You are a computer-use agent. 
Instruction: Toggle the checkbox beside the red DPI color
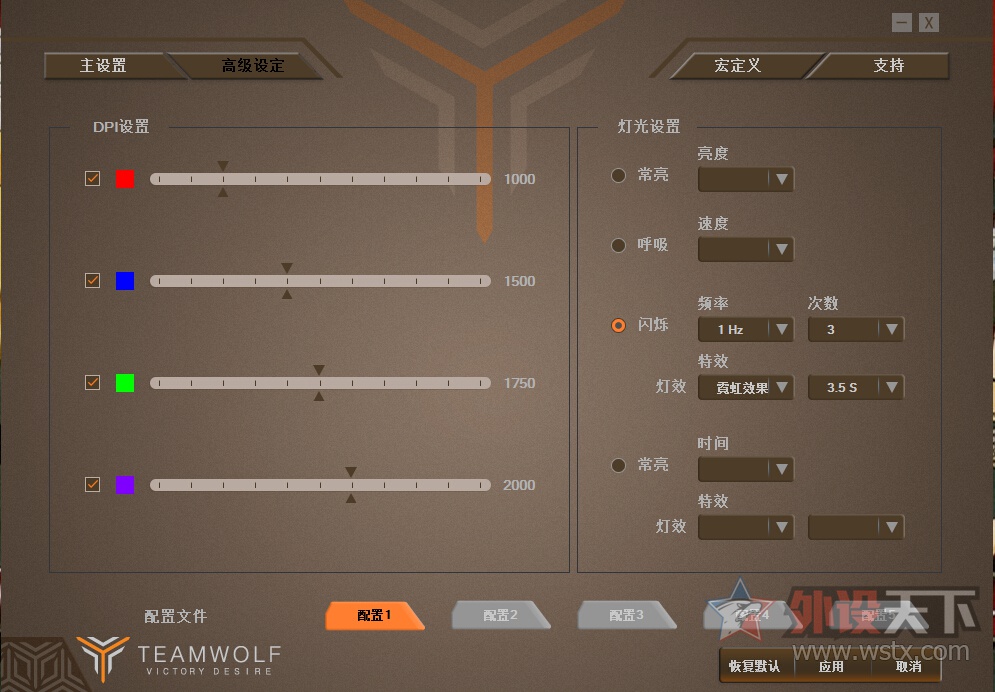(93, 179)
